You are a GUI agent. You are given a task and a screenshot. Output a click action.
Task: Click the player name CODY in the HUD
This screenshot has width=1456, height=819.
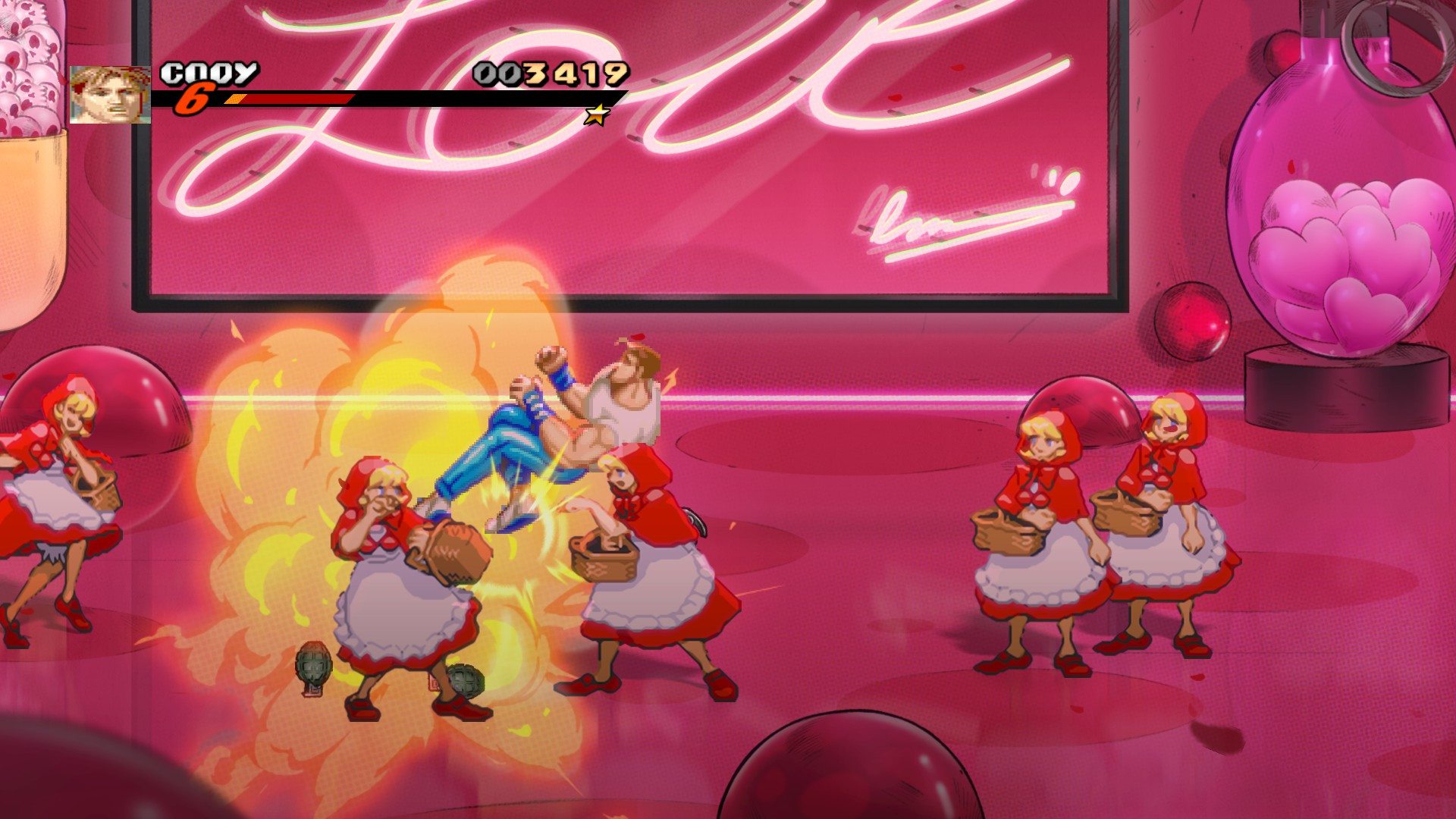tap(208, 72)
